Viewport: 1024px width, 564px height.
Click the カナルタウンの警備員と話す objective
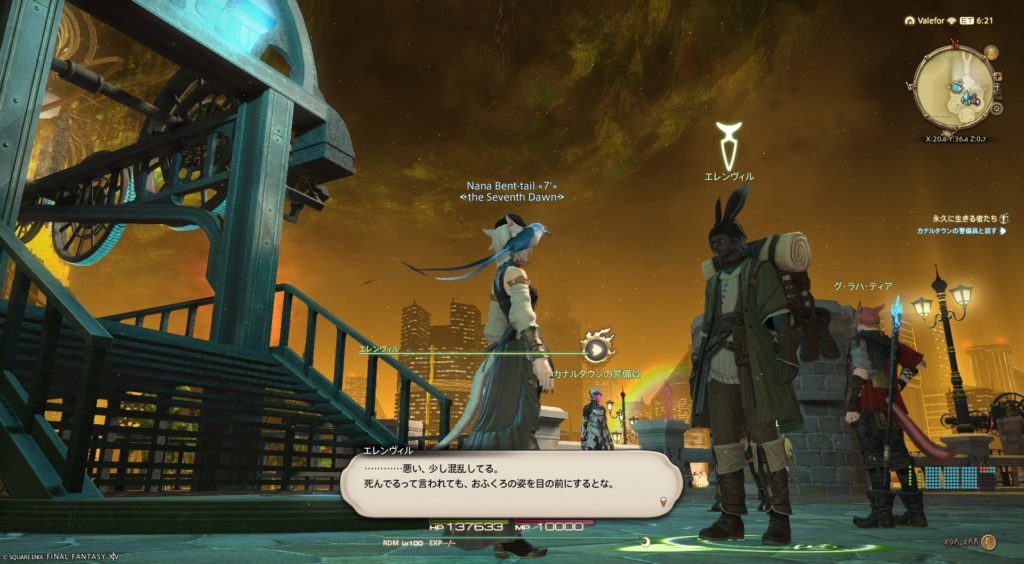955,231
